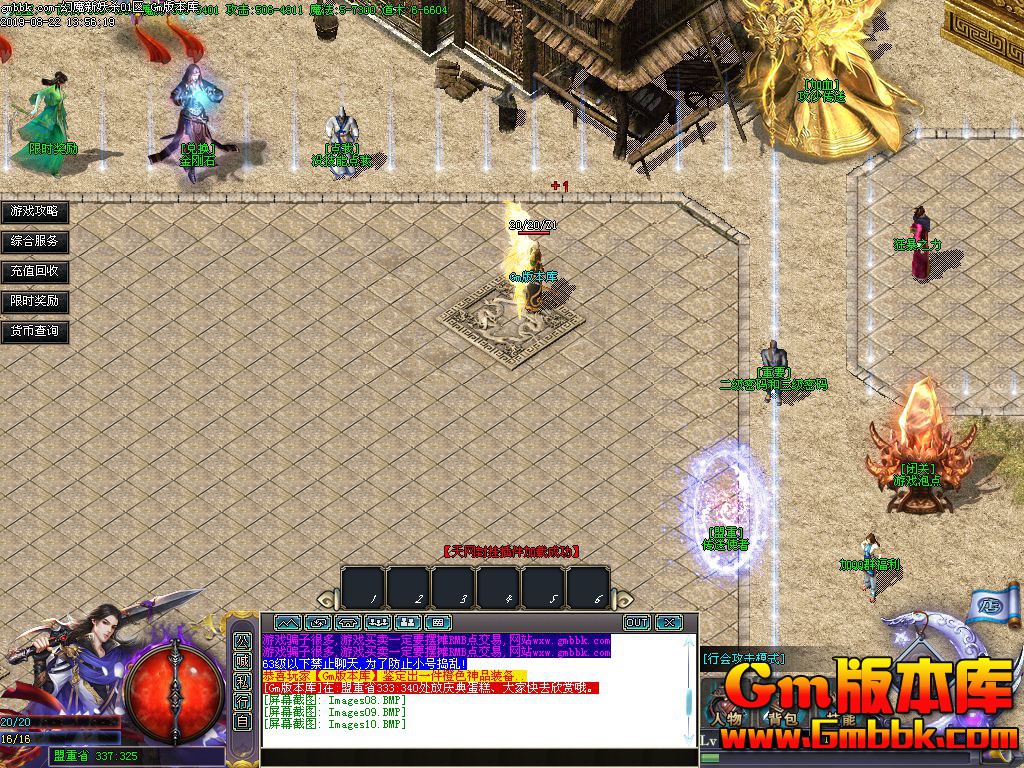Screen dimensions: 1024x768
Task: Select the 自 chat channel button
Action: coord(242,721)
